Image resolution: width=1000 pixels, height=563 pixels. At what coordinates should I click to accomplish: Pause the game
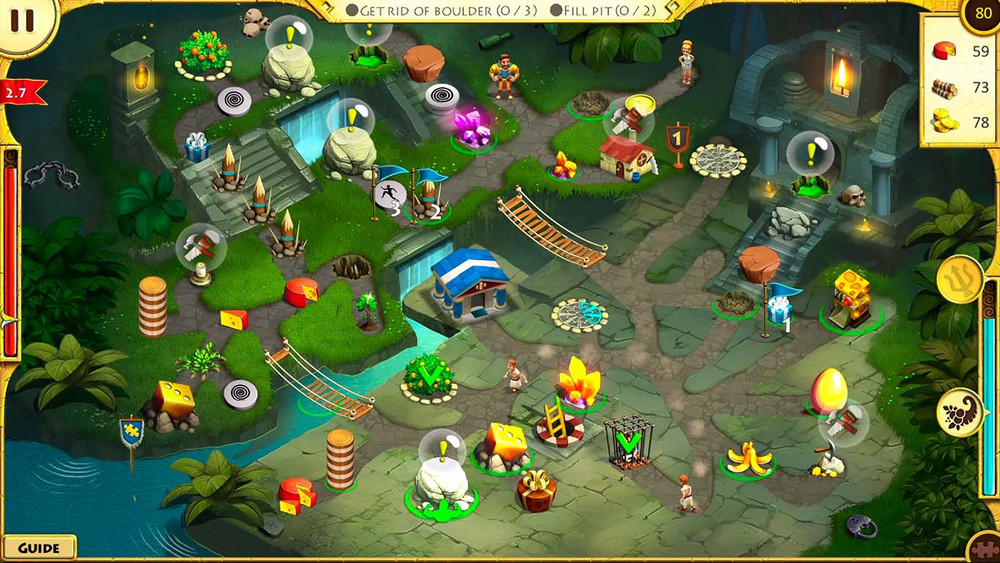(22, 19)
